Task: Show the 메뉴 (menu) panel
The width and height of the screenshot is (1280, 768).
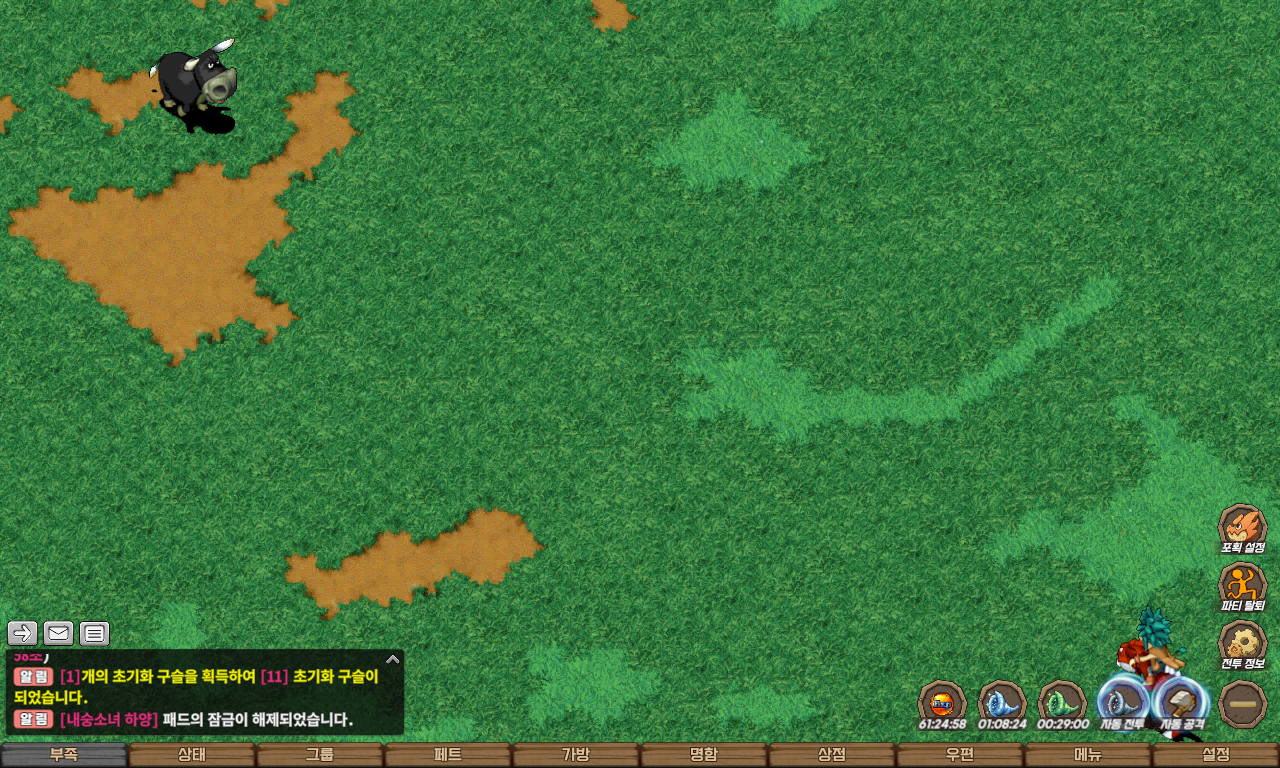Action: [1087, 755]
